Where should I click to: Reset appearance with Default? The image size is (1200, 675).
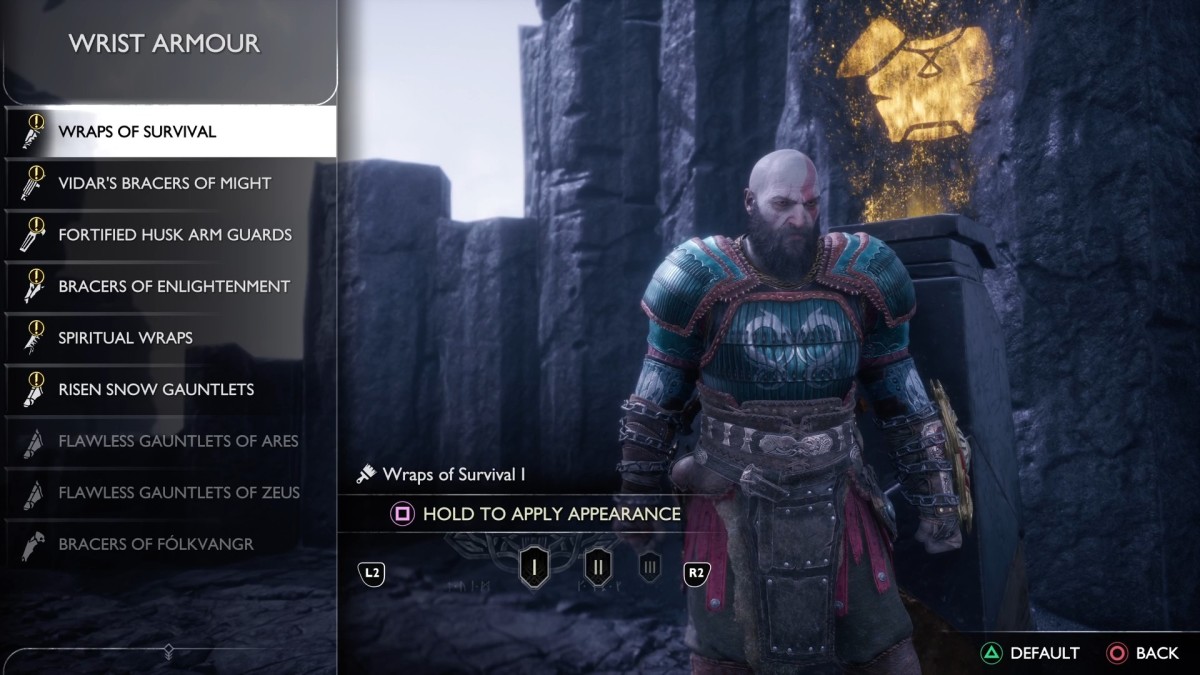tap(1030, 653)
